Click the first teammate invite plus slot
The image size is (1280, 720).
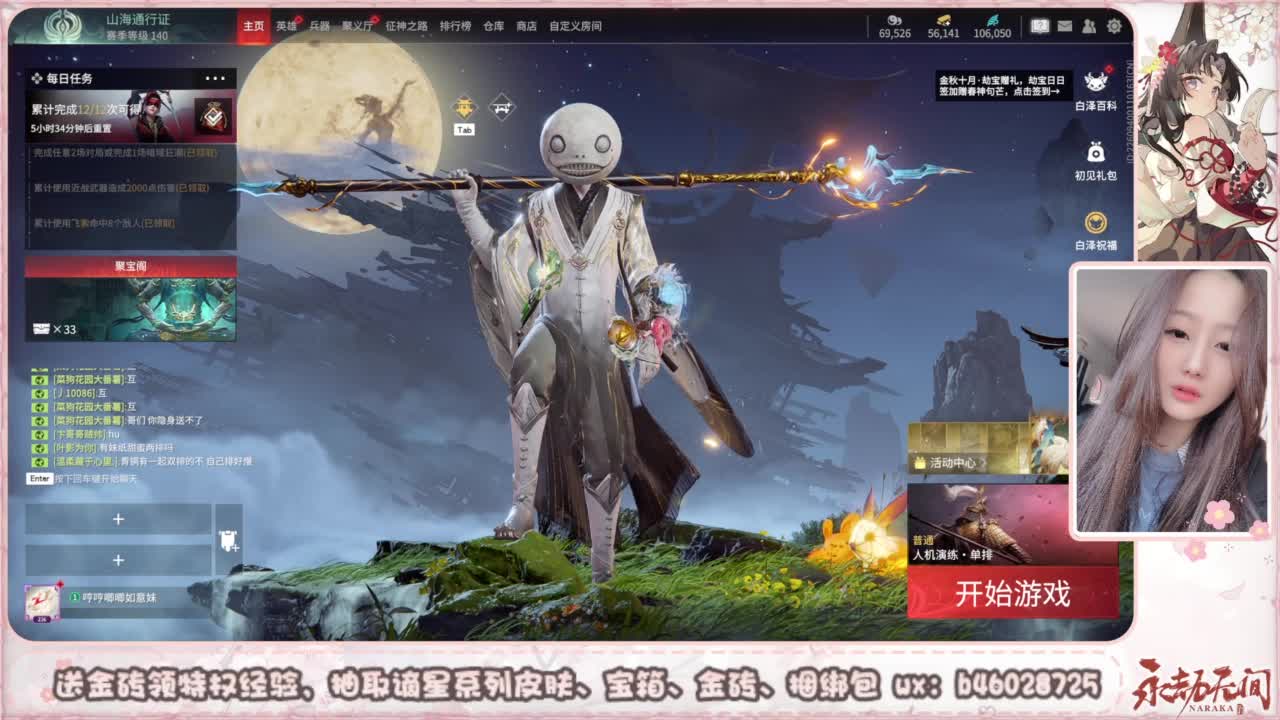click(x=120, y=518)
